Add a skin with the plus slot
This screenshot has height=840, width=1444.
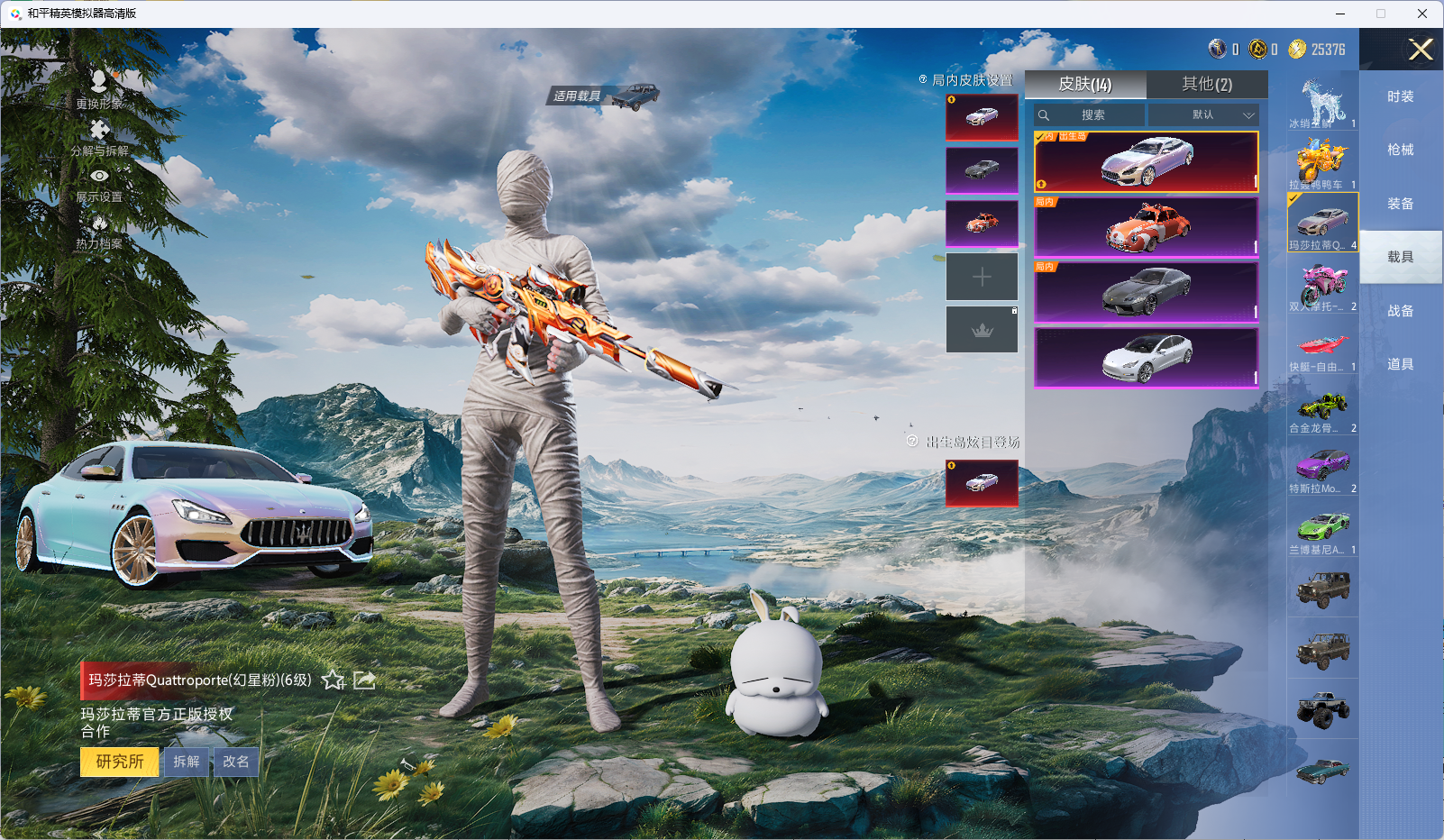click(982, 277)
